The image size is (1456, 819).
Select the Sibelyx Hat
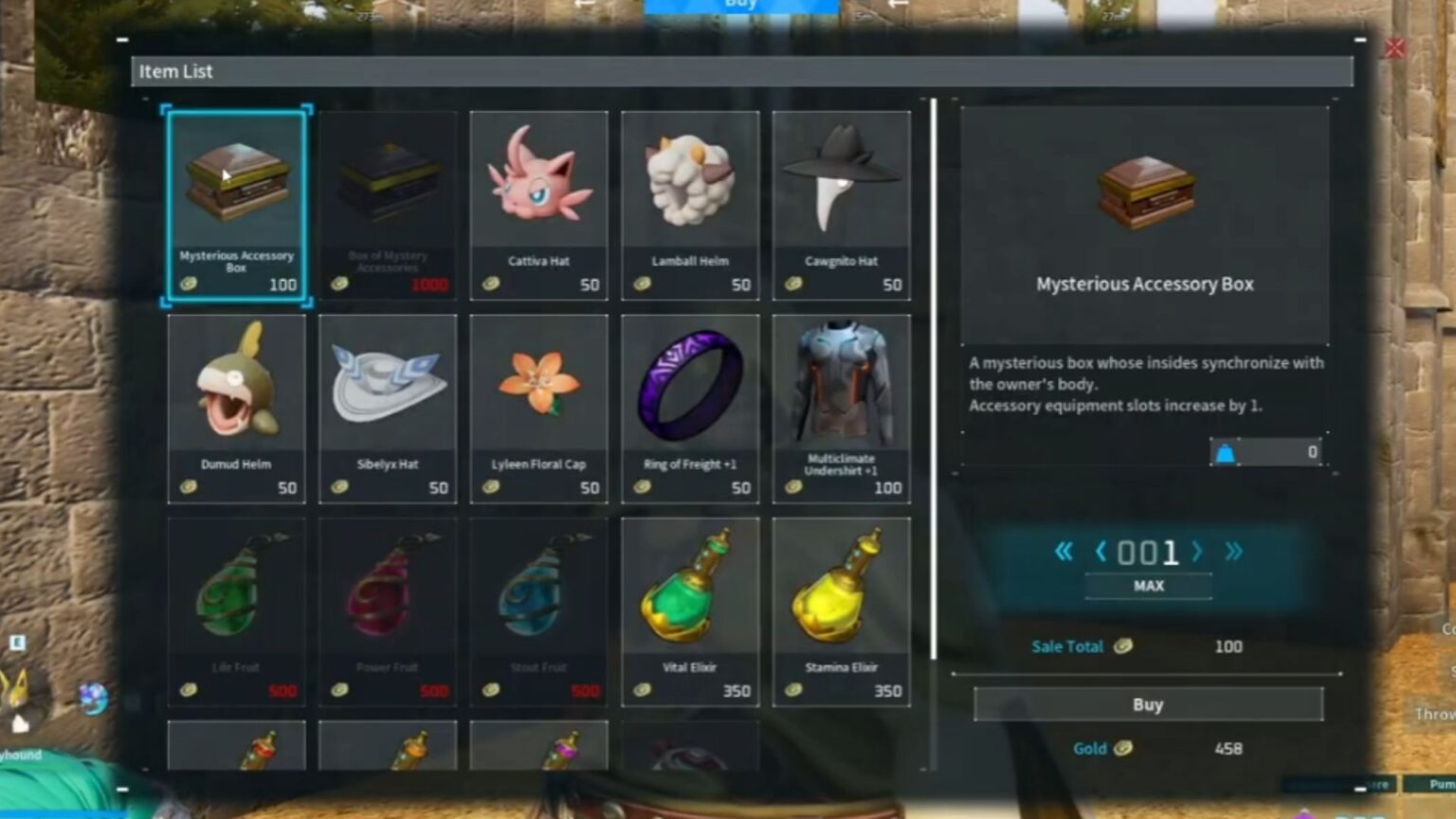coord(388,403)
